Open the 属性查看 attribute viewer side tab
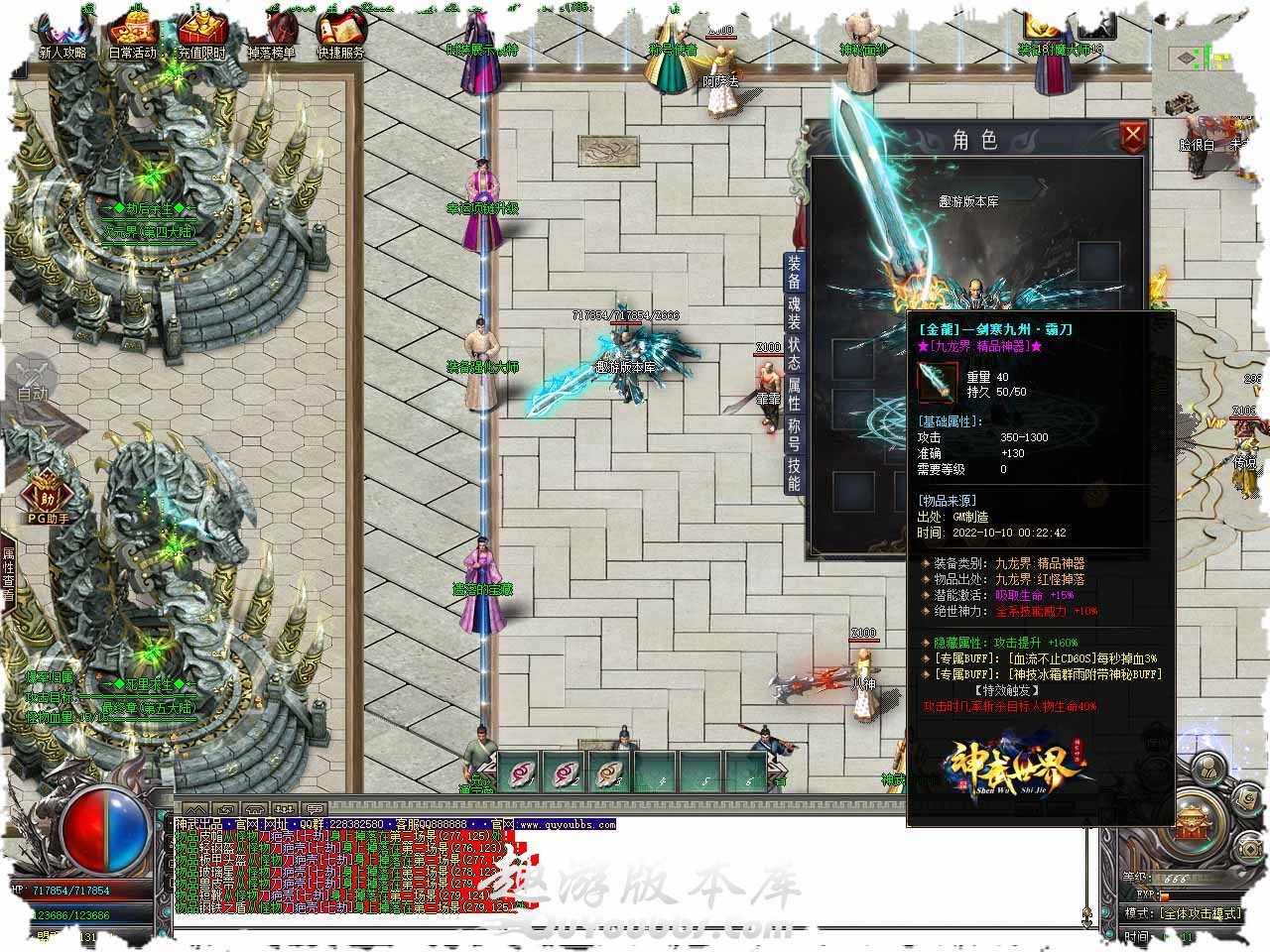Viewport: 1270px width, 952px height. [x=8, y=575]
